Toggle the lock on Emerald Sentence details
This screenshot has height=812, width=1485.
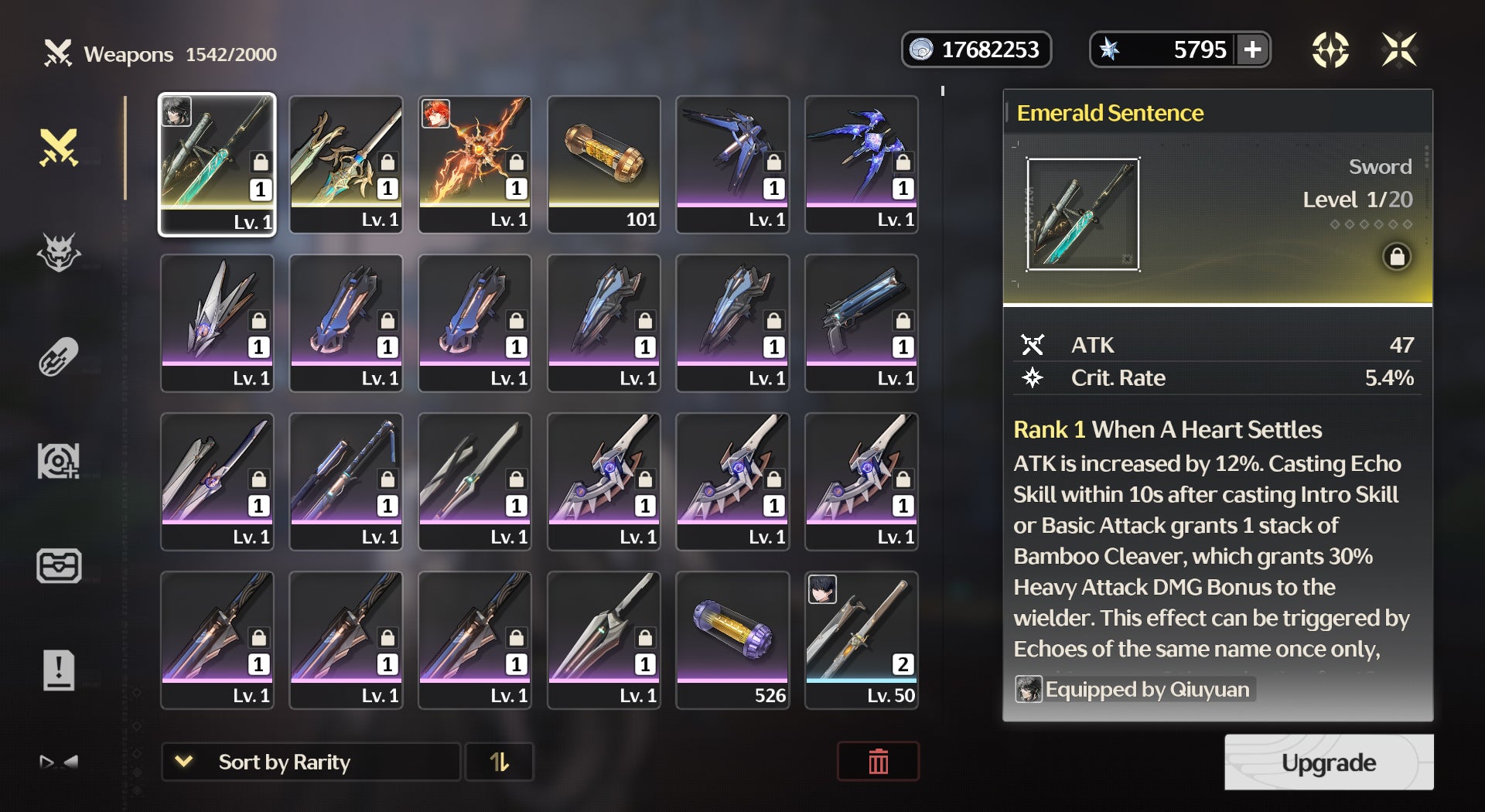(1397, 257)
